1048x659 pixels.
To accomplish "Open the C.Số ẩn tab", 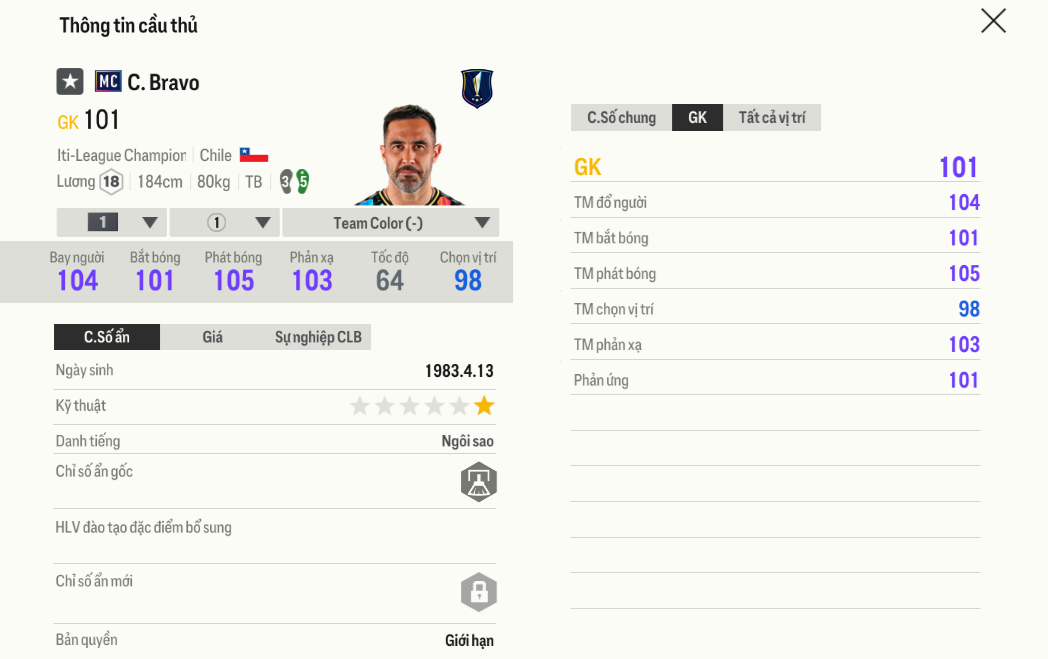I will point(107,337).
